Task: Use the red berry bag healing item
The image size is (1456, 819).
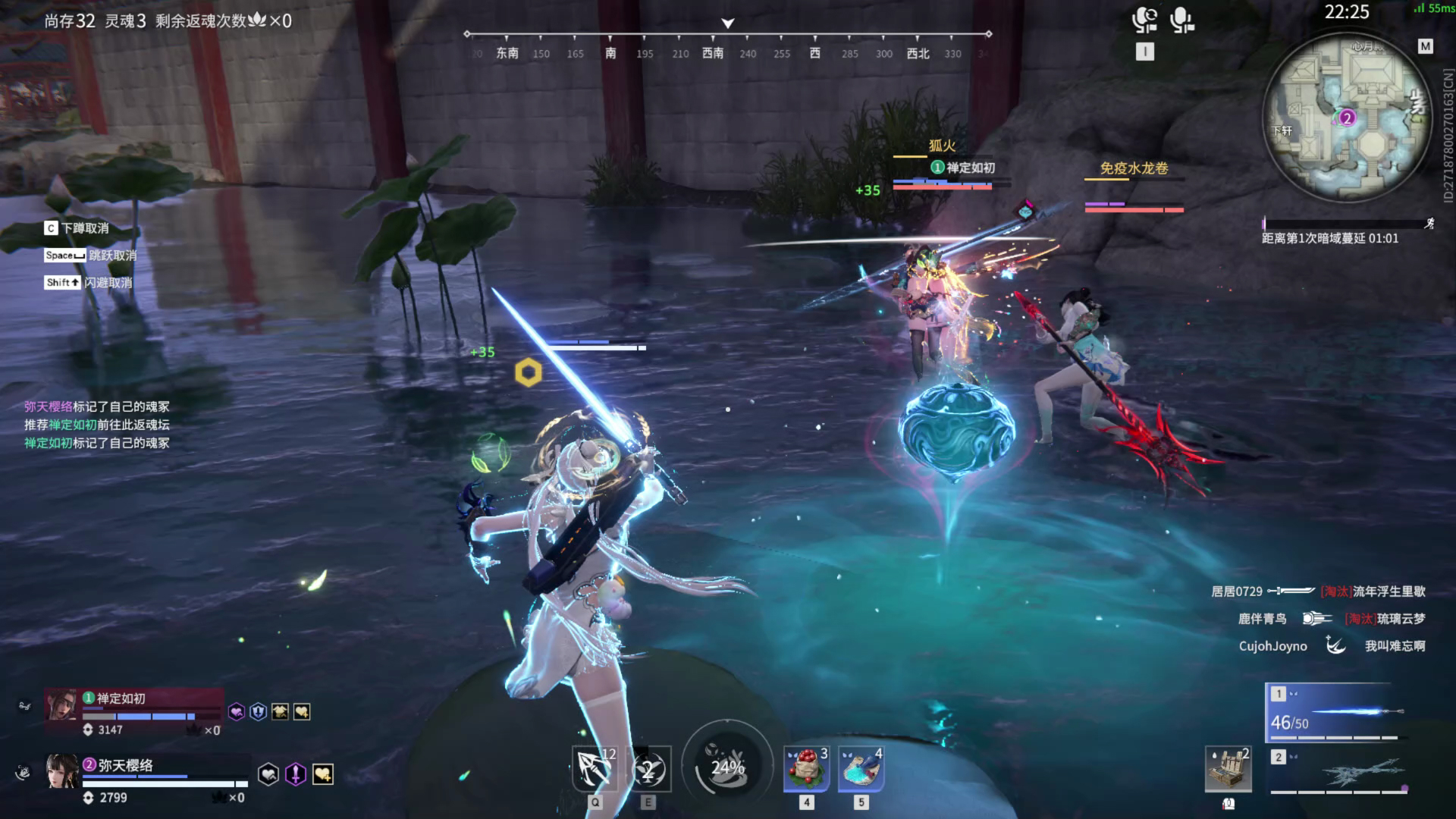Action: [806, 768]
